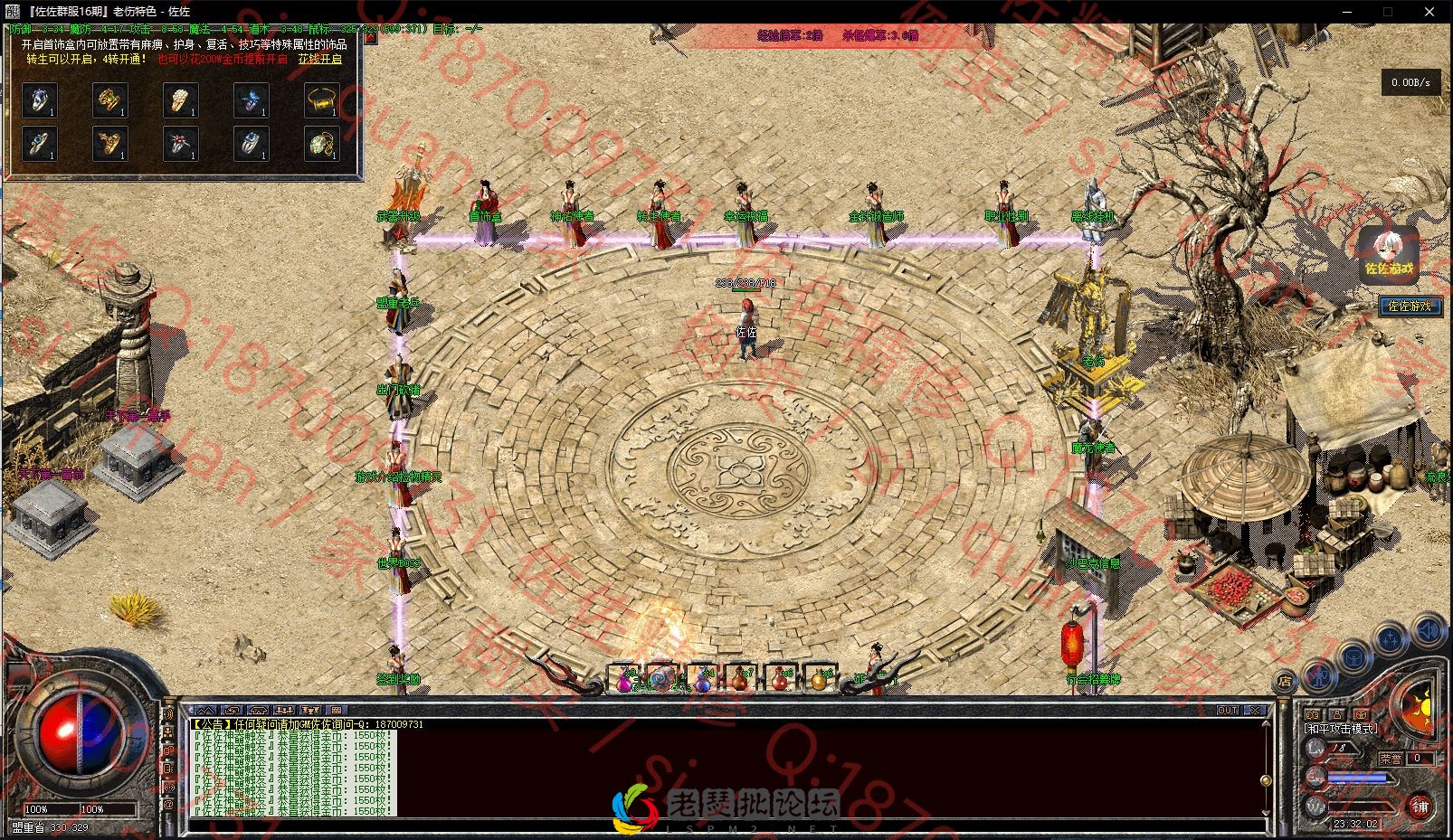The width and height of the screenshot is (1453, 840).
Task: Open the 店 shop button
Action: 1284,682
